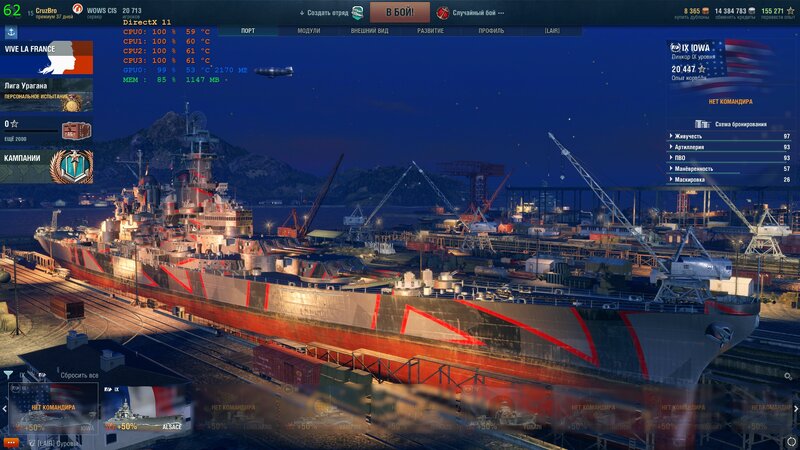Open the container crate reward
The width and height of the screenshot is (800, 450).
pyautogui.click(x=75, y=130)
